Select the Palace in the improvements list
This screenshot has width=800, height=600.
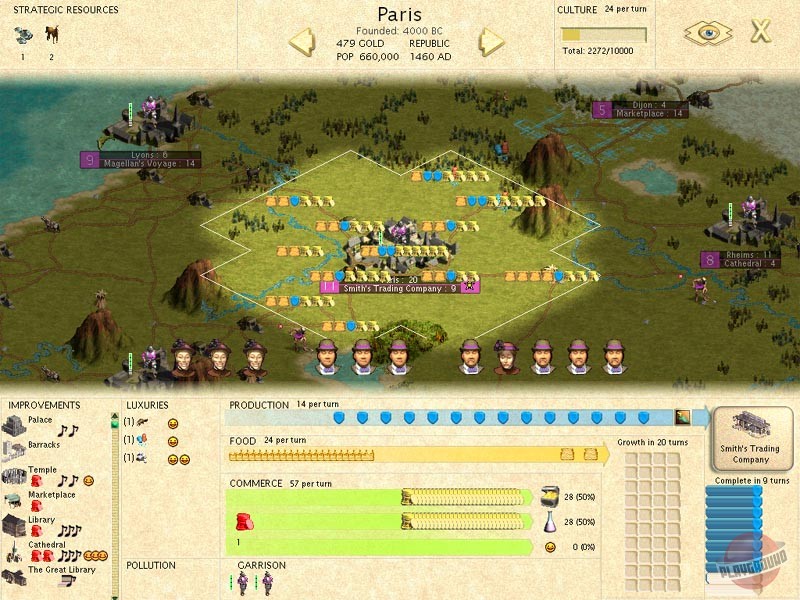tap(40, 421)
